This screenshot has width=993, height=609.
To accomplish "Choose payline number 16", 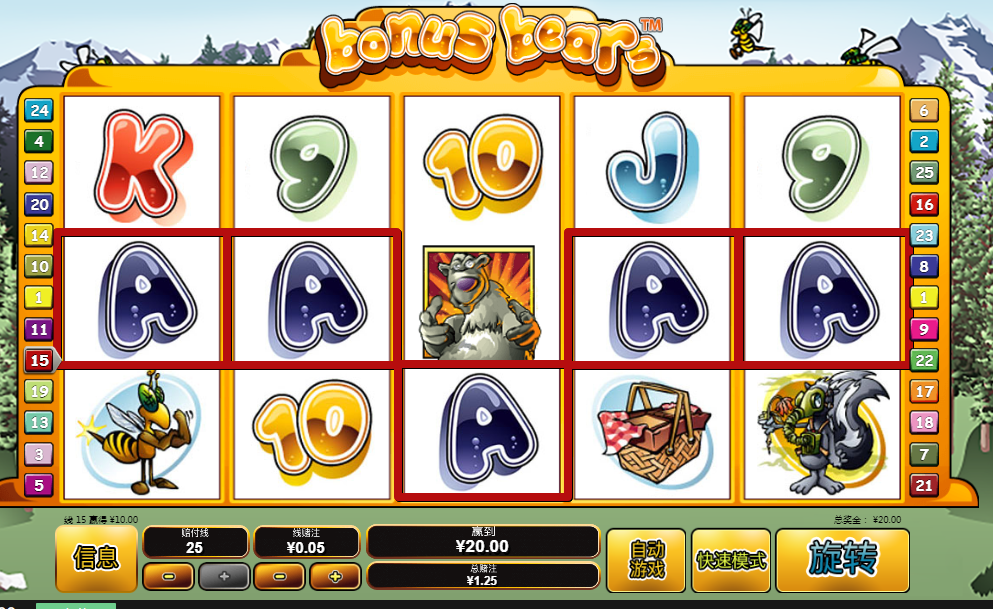I will click(x=923, y=204).
